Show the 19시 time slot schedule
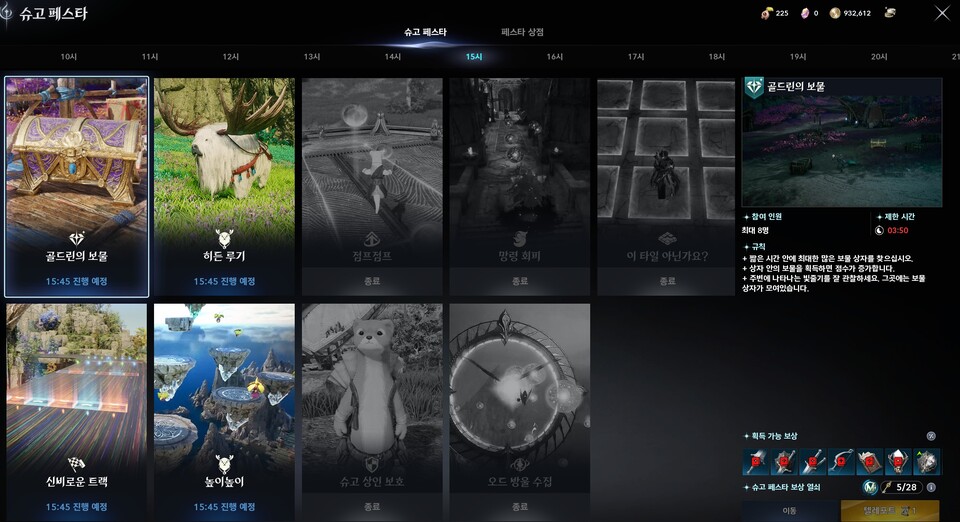The width and height of the screenshot is (960, 522). coord(798,57)
